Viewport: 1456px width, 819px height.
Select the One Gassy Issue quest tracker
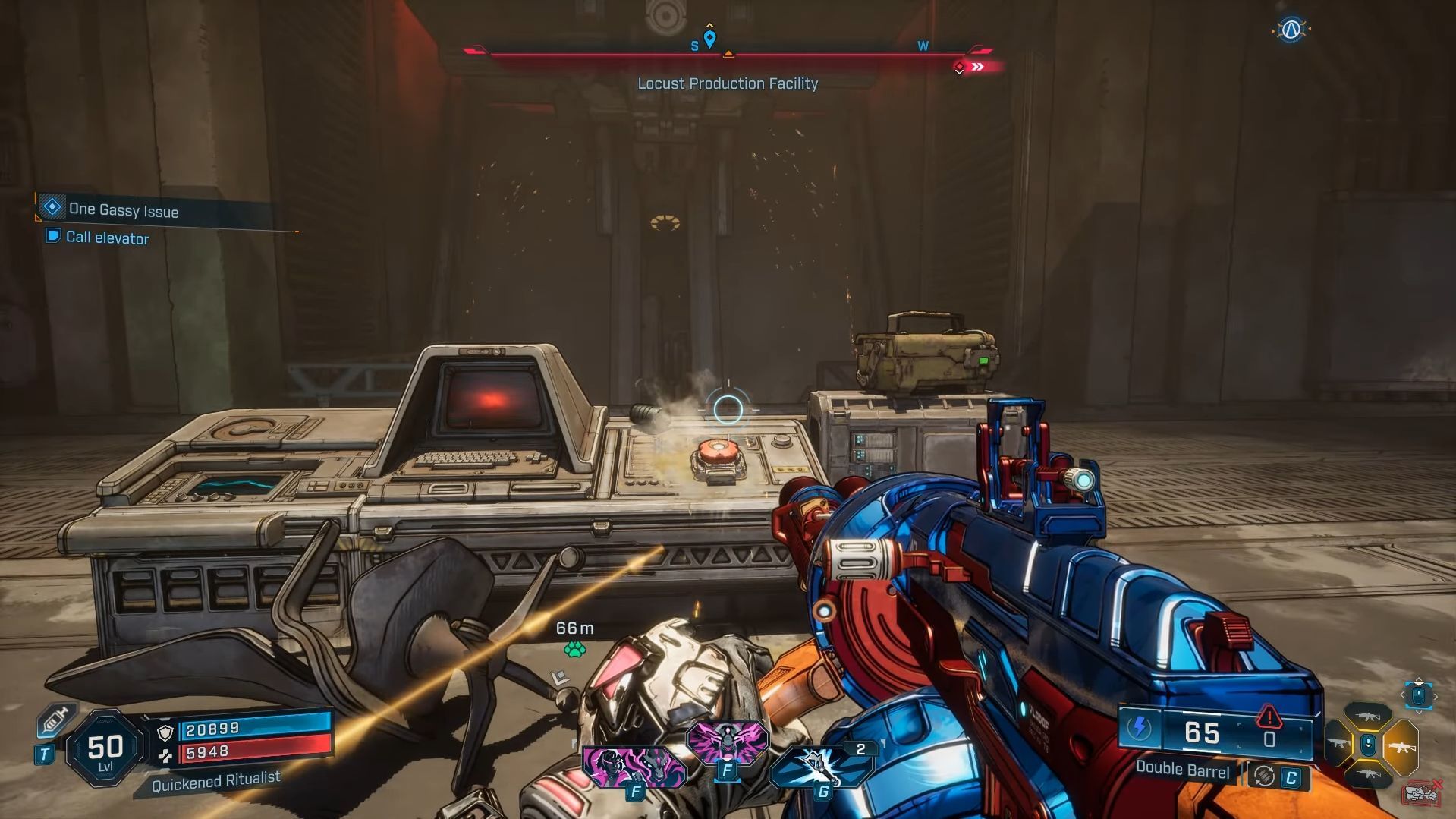122,209
